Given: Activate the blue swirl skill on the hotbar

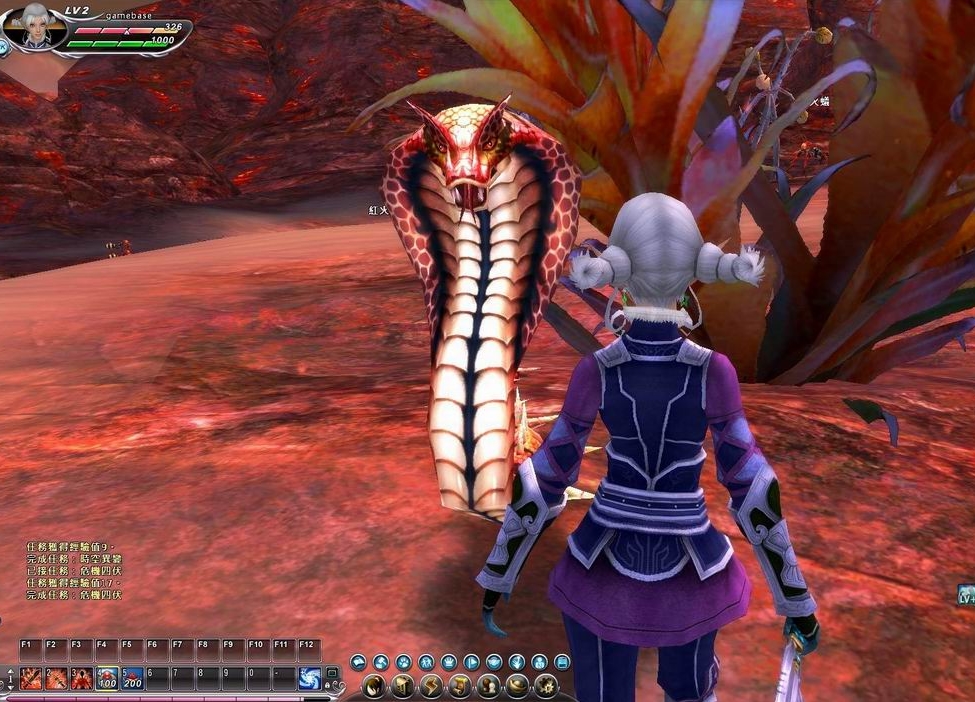Looking at the screenshot, I should tap(310, 678).
